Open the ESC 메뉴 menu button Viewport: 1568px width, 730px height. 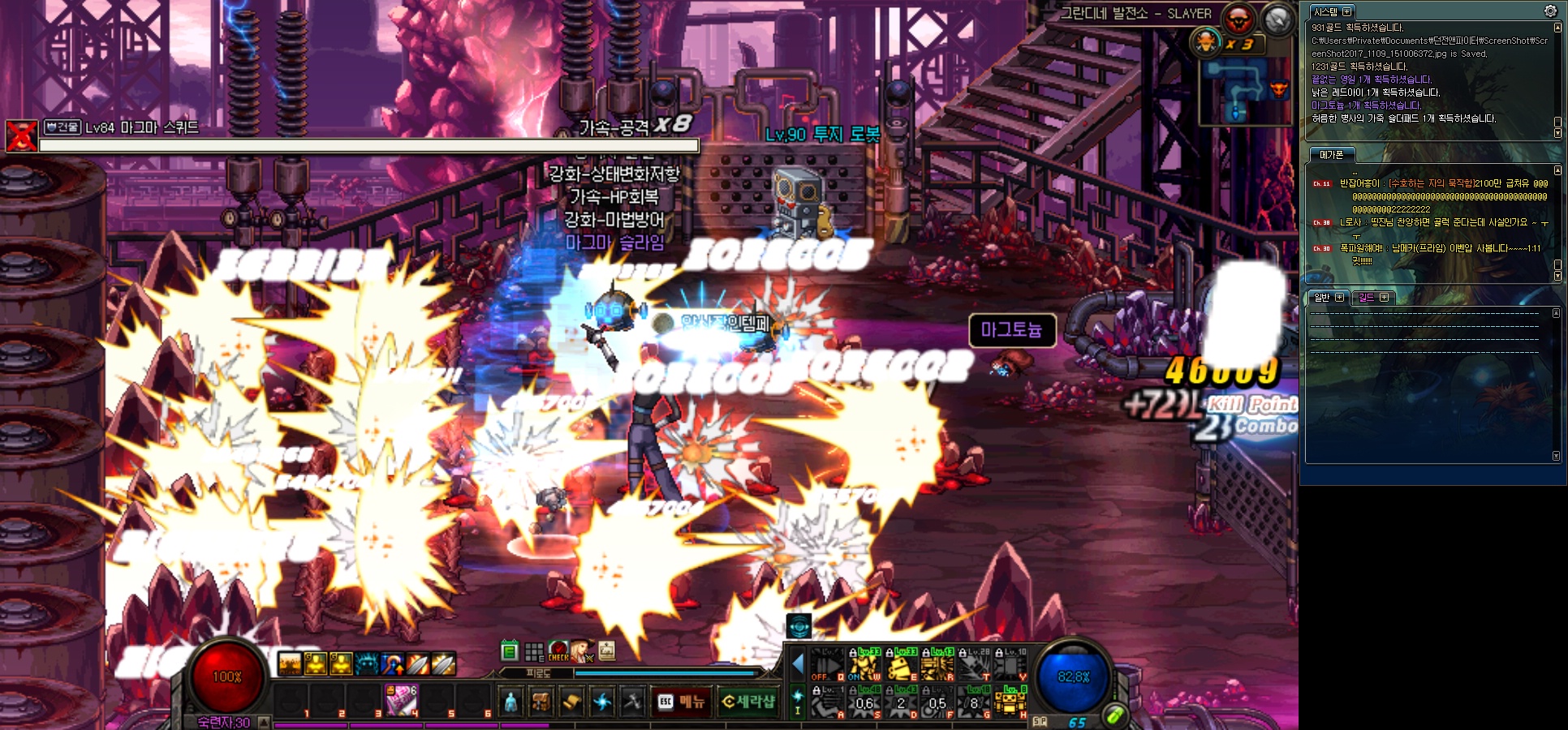pos(681,702)
